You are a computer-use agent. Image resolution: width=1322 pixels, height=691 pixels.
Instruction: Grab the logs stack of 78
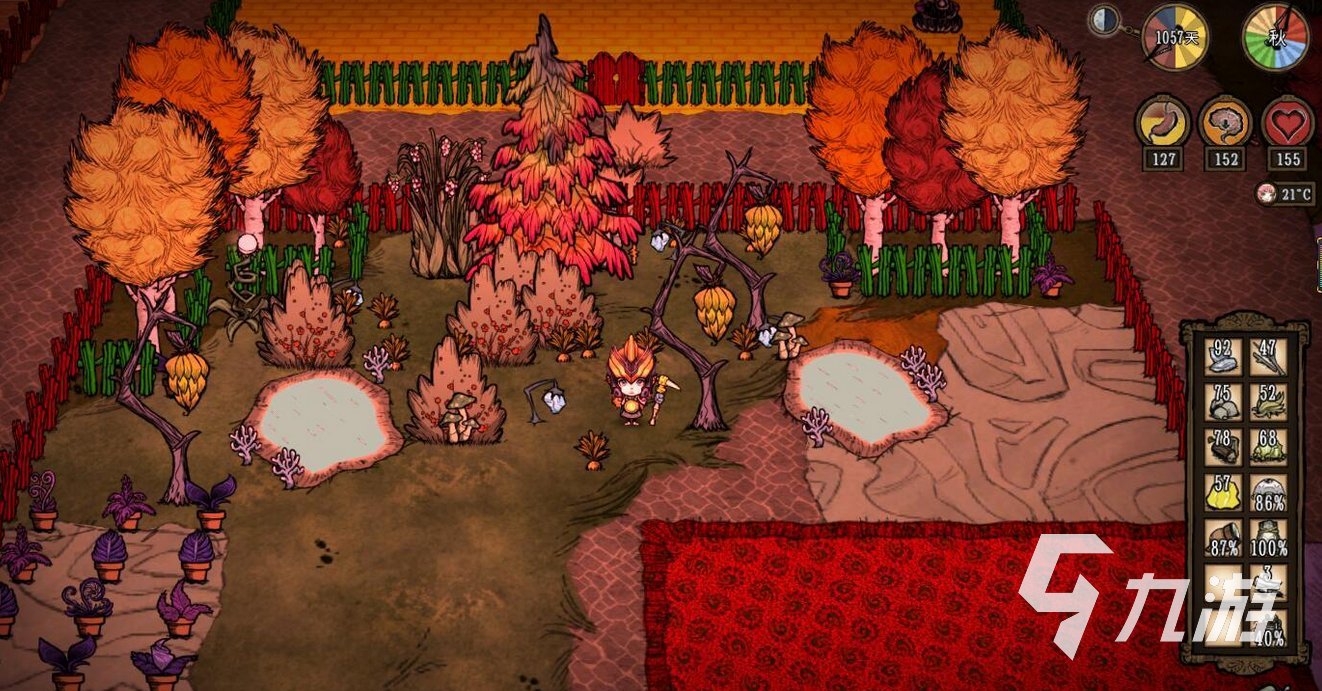[x=1222, y=446]
